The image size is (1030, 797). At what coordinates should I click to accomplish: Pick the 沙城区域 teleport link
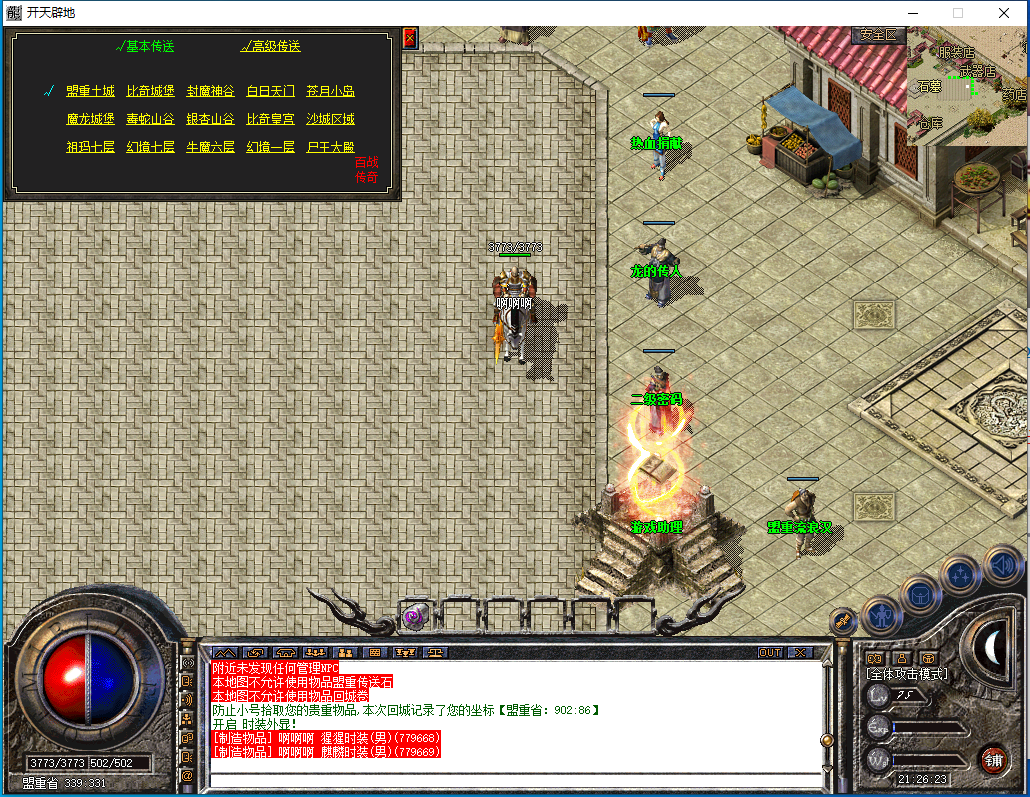point(330,119)
